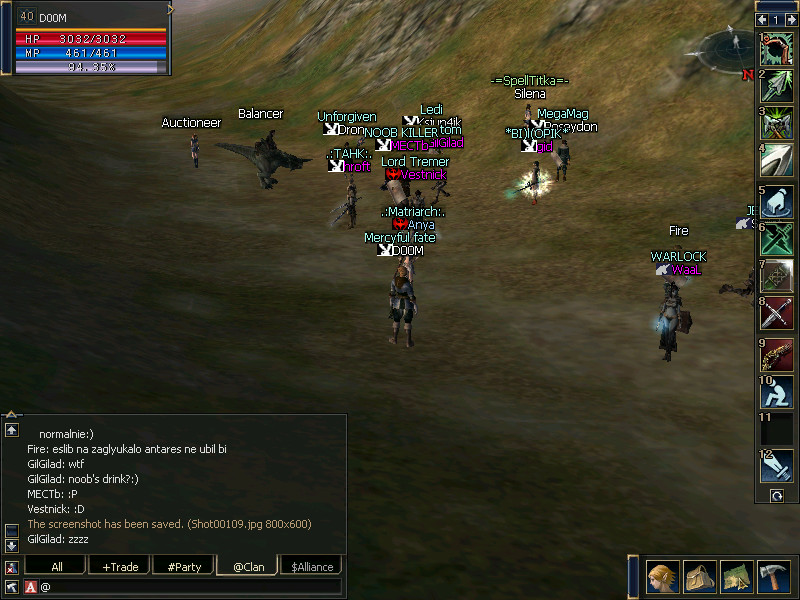Switch to the All chat tab
Viewport: 800px width, 600px height.
57,567
